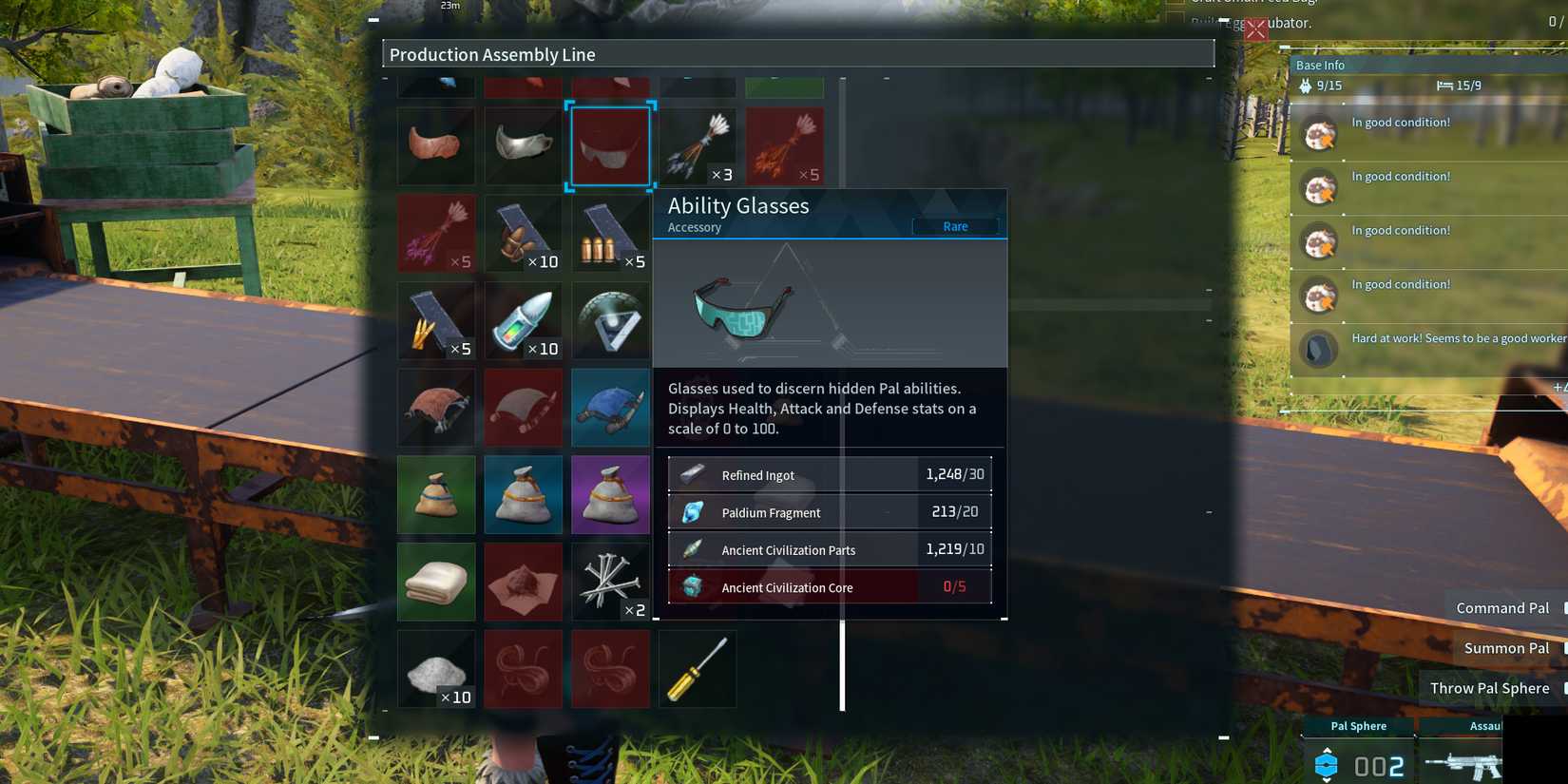Activate the Throw Pal Sphere action
This screenshot has width=1568, height=784.
tap(1489, 687)
